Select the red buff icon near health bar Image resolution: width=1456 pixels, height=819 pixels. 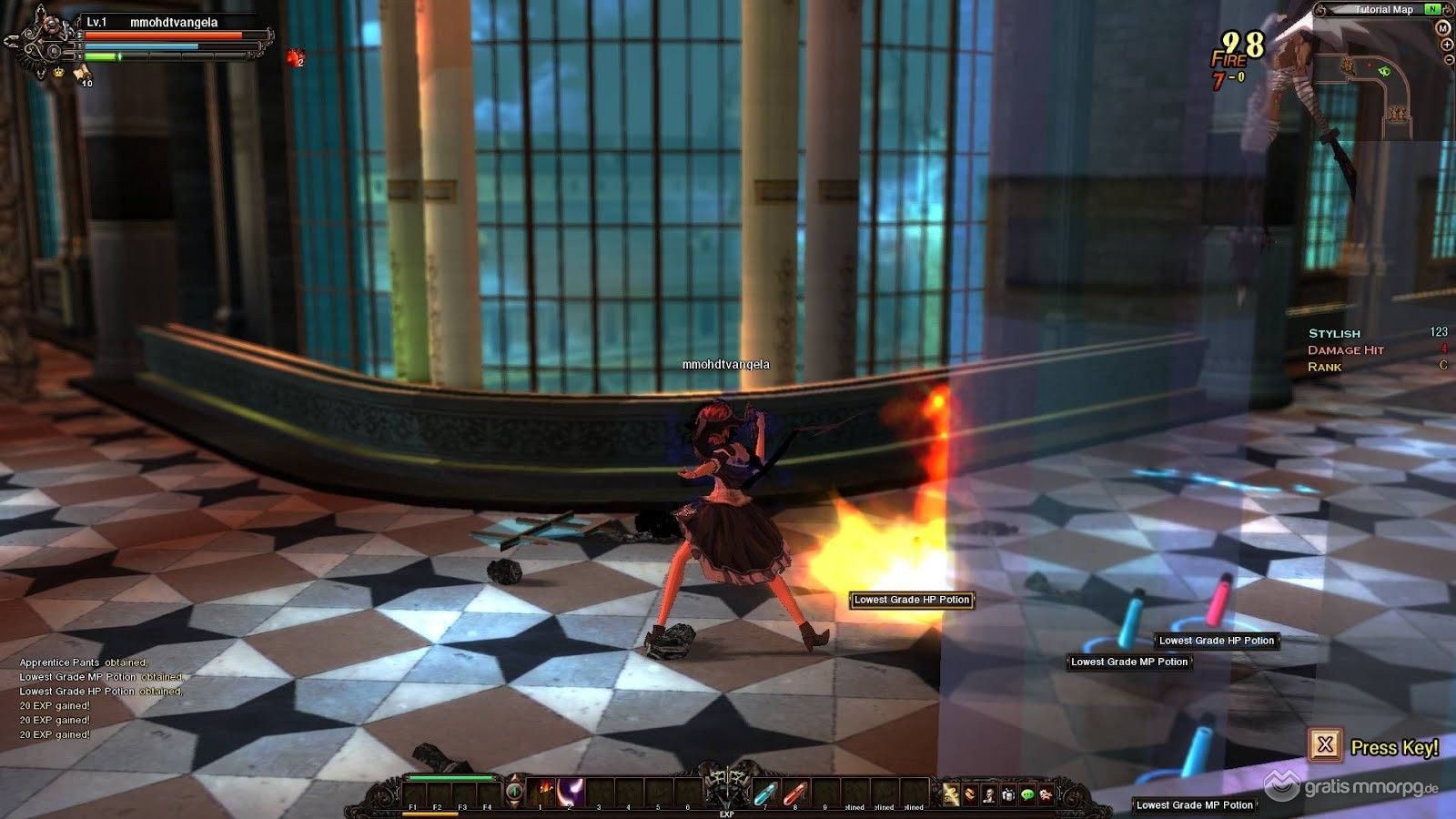click(294, 58)
